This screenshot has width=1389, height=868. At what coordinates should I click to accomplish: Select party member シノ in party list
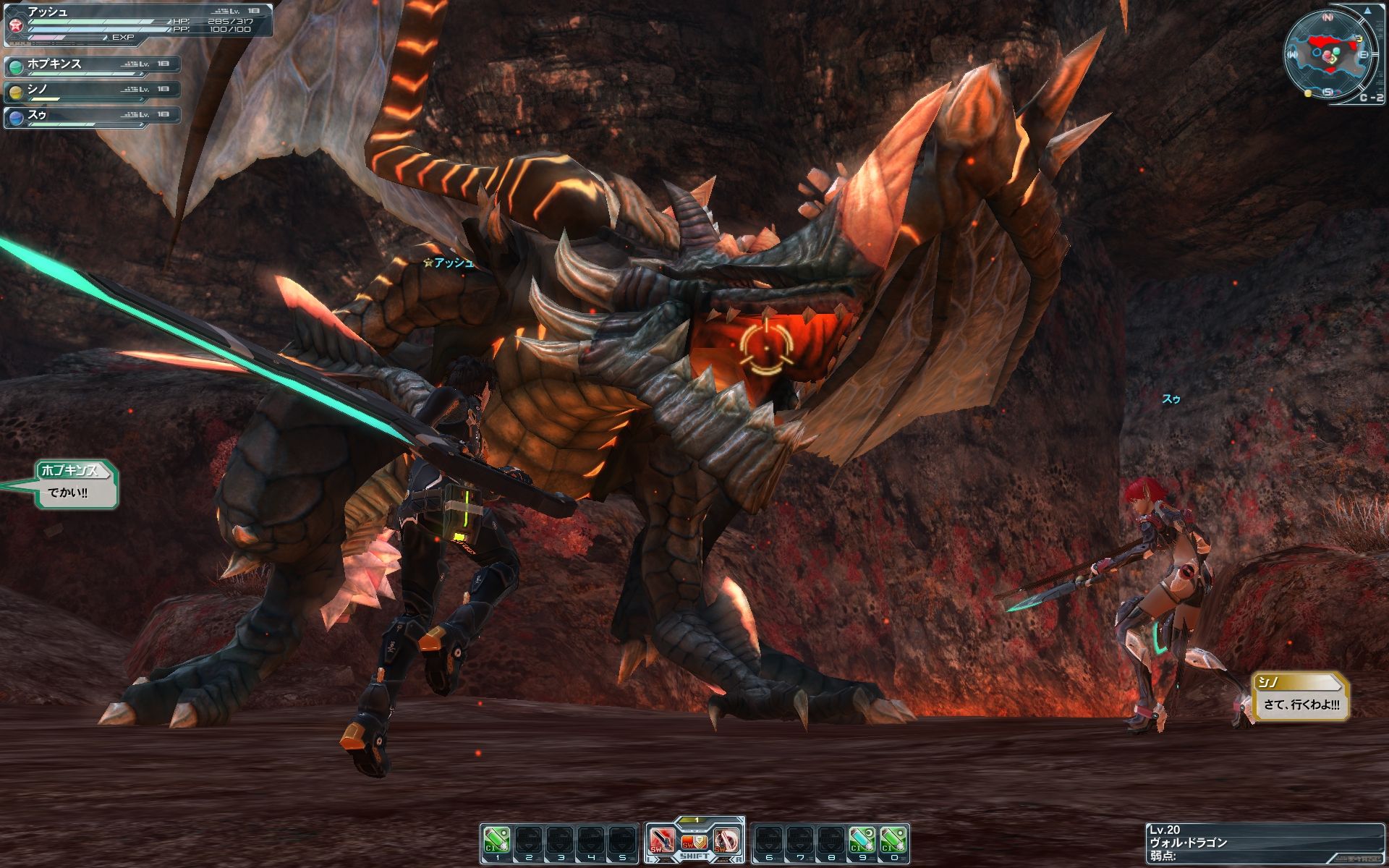[x=92, y=91]
